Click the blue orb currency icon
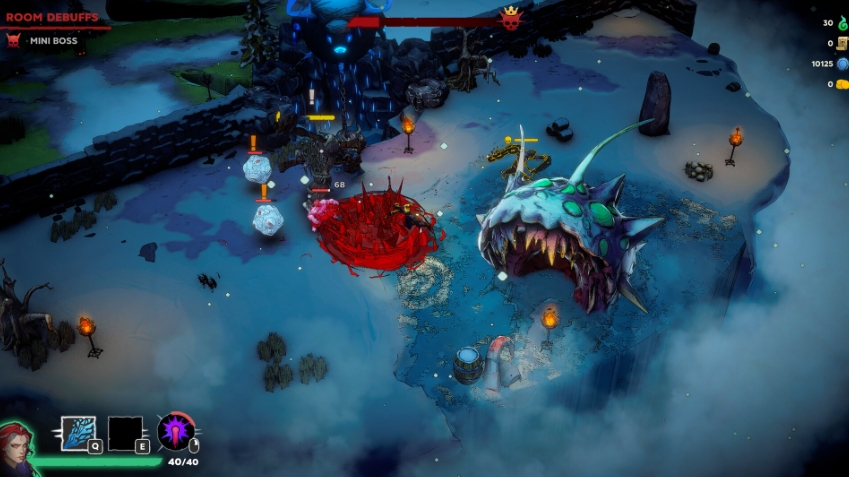 [842, 64]
